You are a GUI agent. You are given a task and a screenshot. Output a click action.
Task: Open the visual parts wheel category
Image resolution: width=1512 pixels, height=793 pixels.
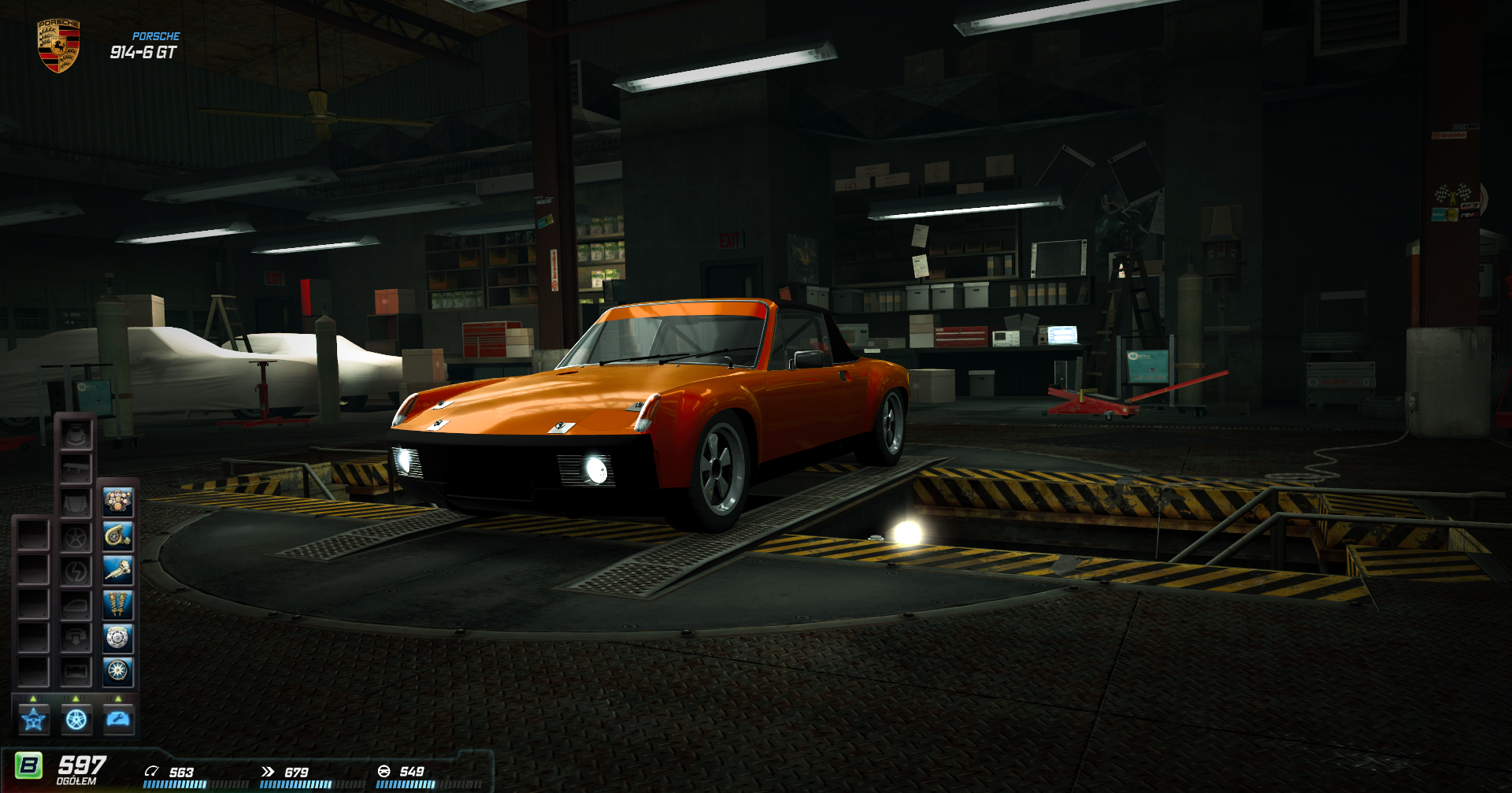pyautogui.click(x=76, y=719)
